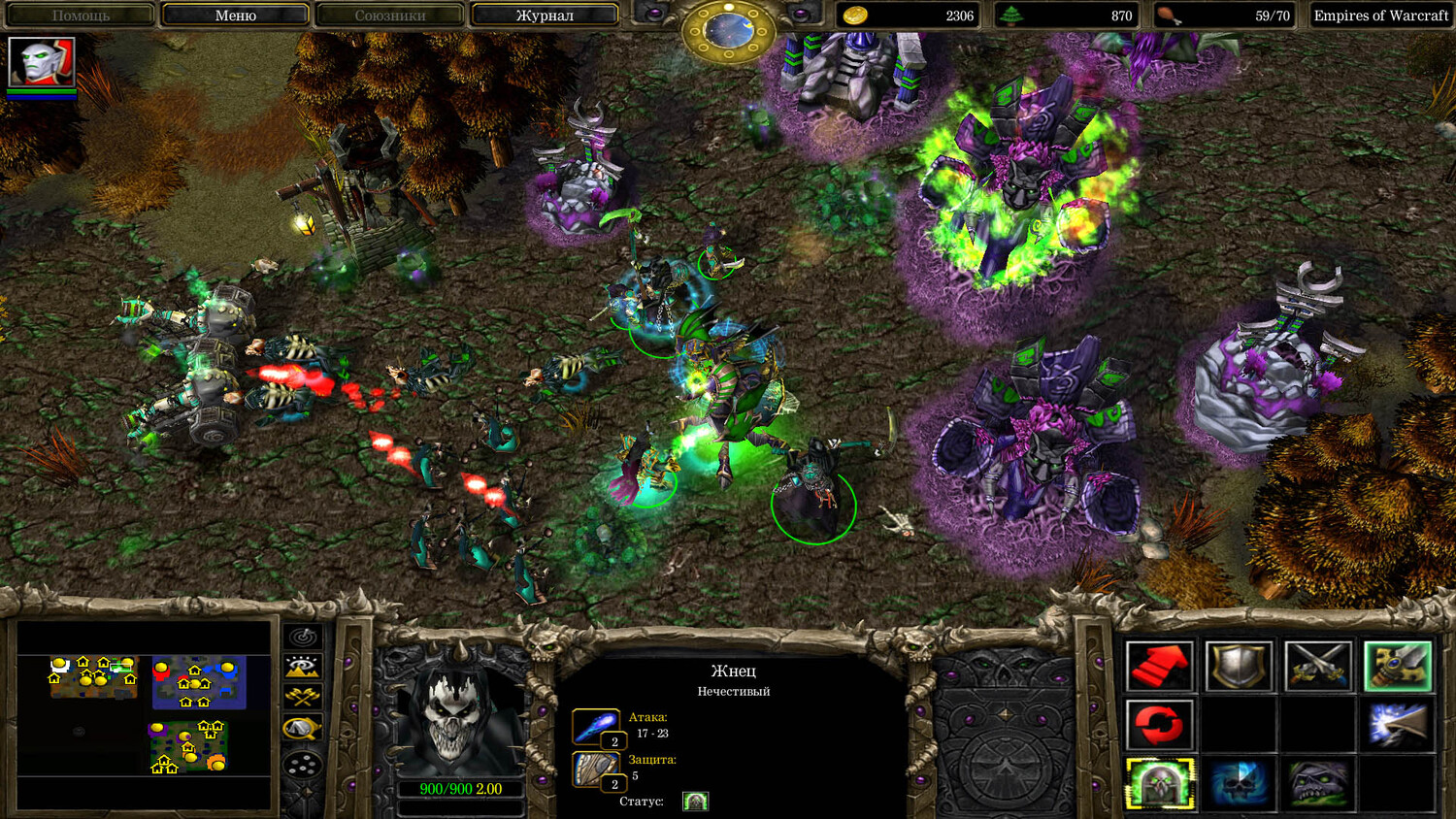1456x819 pixels.
Task: Open the Помощь help menu
Action: pyautogui.click(x=81, y=16)
